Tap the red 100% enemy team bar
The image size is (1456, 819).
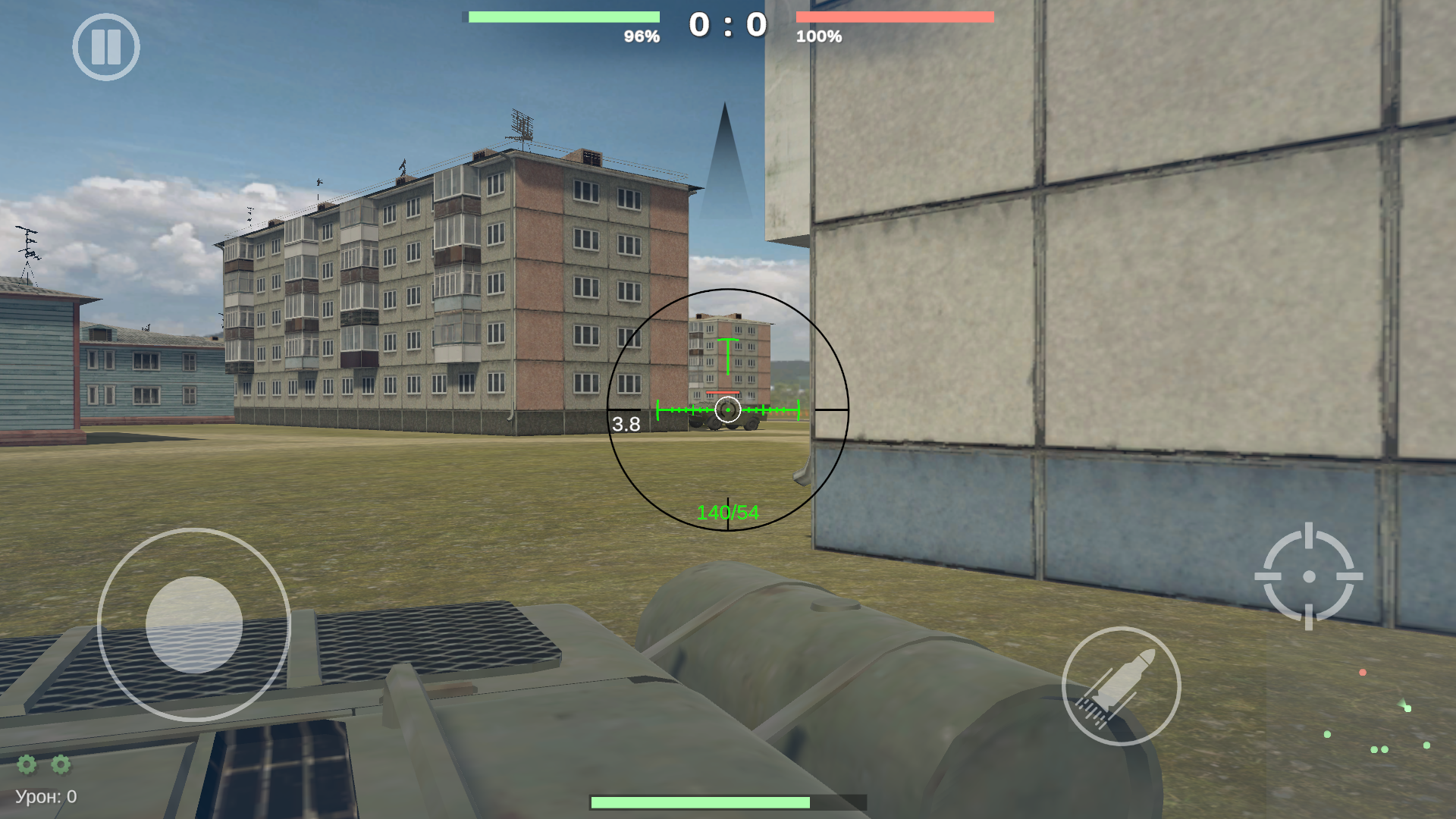click(895, 15)
